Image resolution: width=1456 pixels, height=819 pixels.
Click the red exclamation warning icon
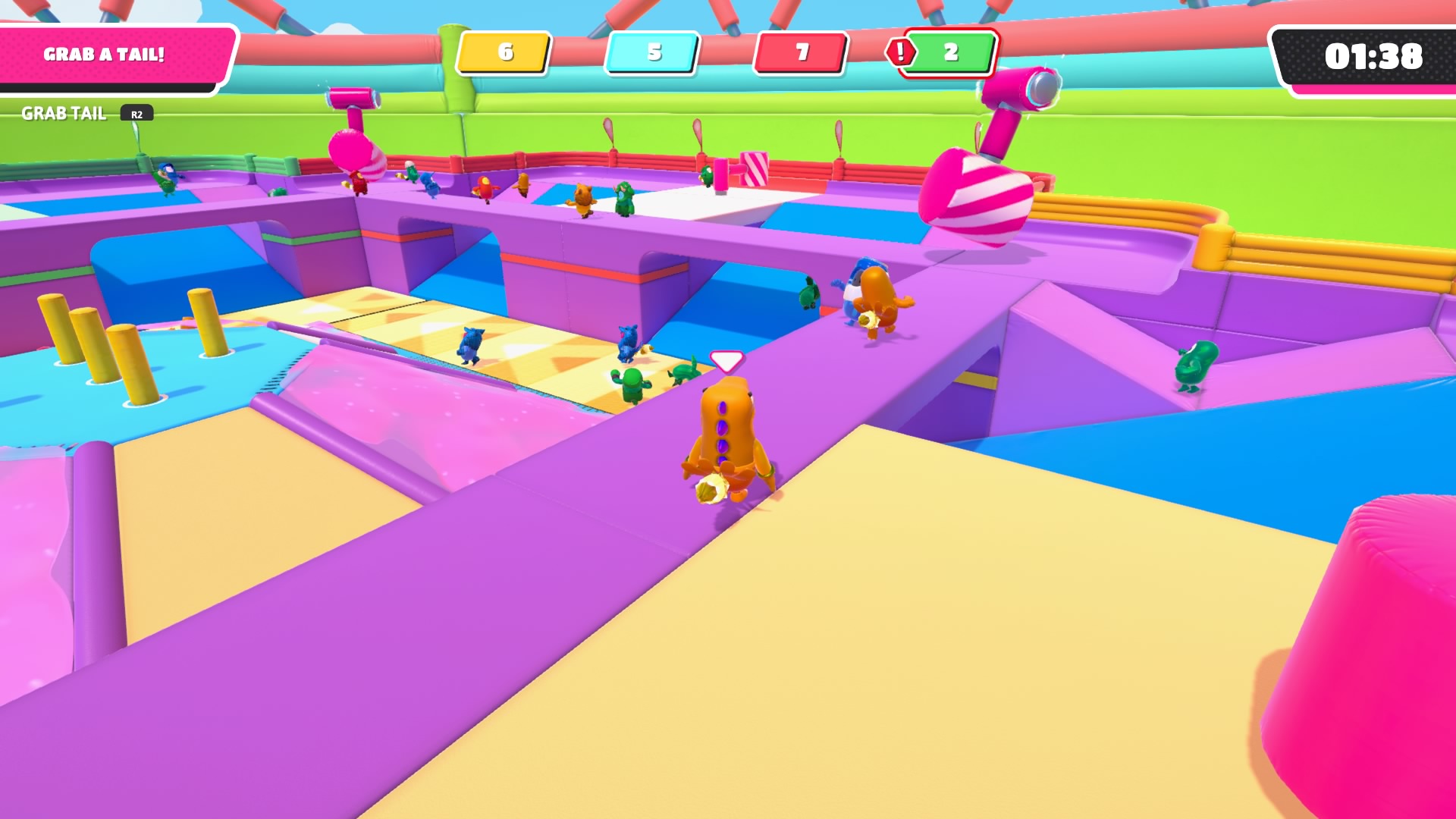[x=900, y=52]
